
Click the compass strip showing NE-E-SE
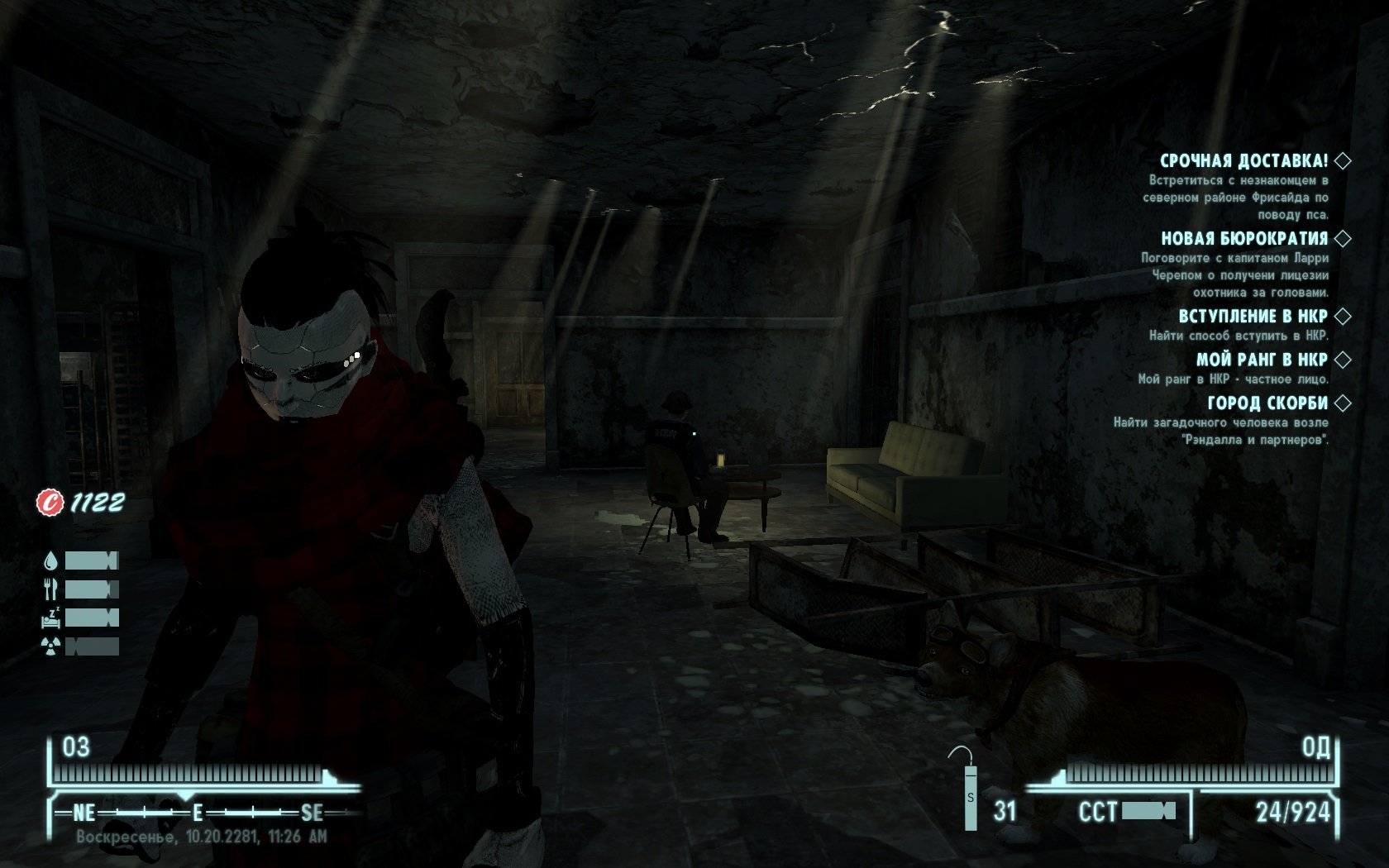pos(198,813)
